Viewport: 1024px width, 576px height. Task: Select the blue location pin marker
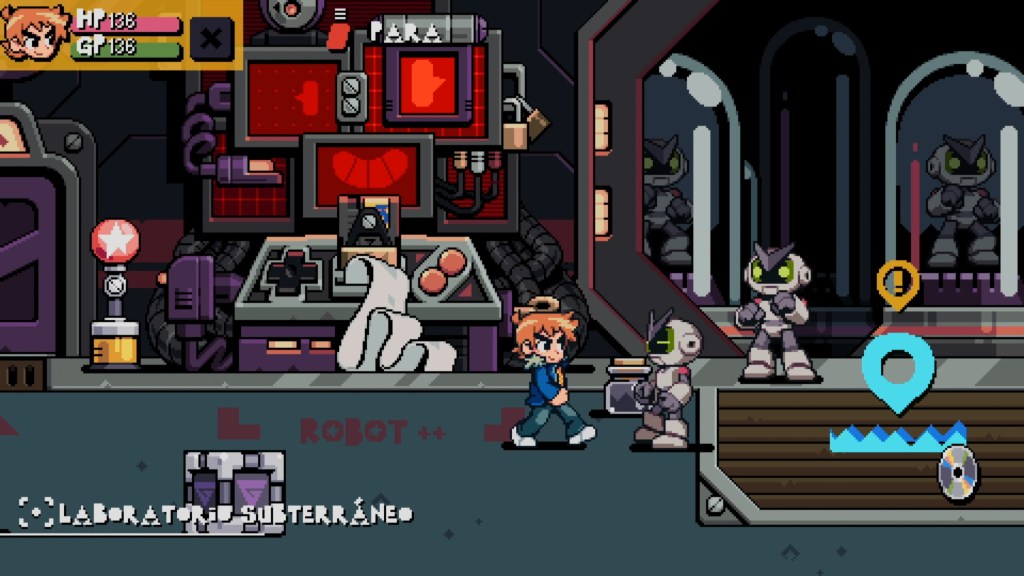click(897, 370)
